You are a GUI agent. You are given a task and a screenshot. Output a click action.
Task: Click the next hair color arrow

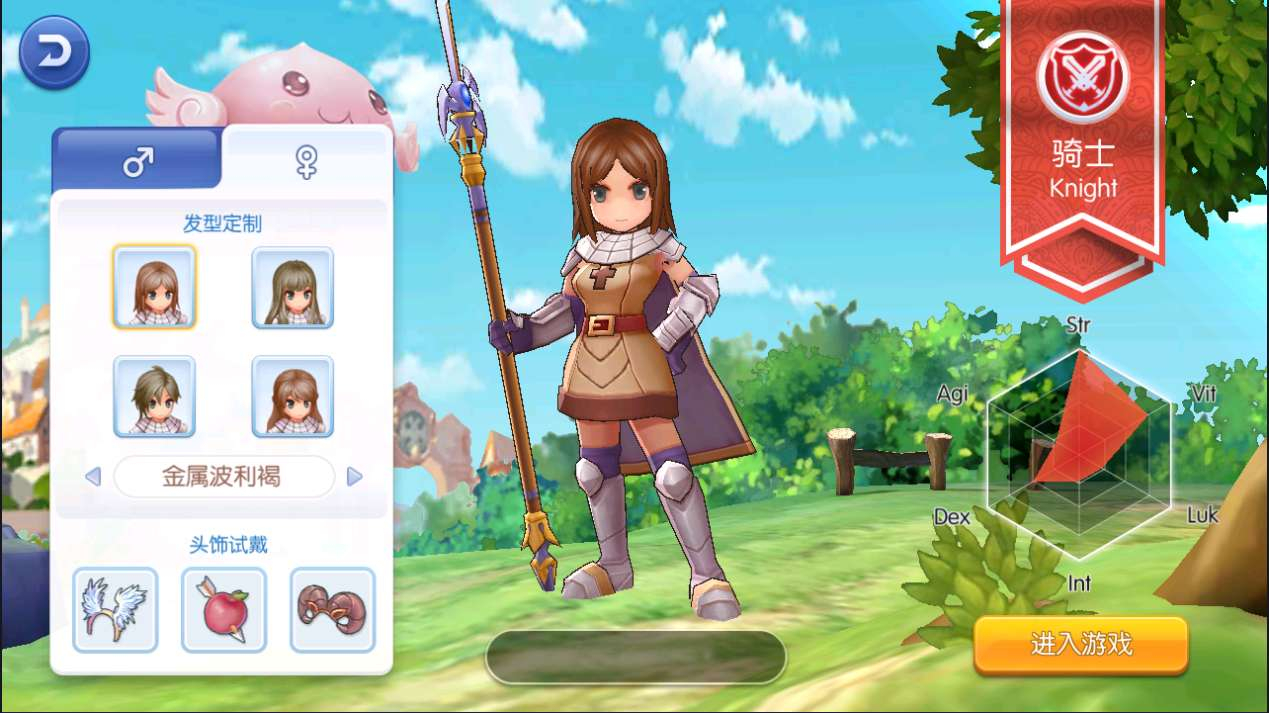(x=354, y=477)
